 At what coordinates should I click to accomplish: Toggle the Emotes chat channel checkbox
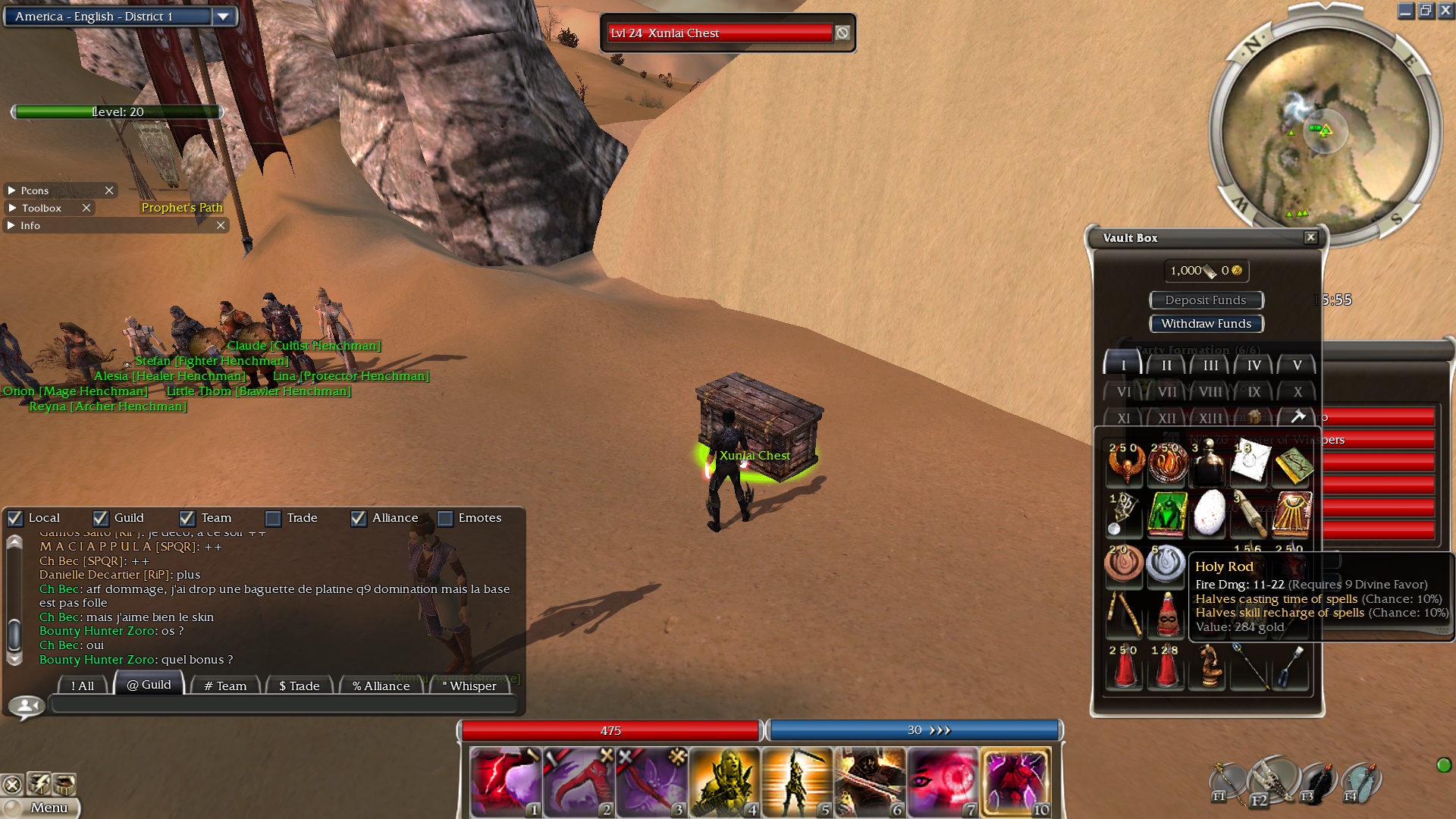point(445,518)
